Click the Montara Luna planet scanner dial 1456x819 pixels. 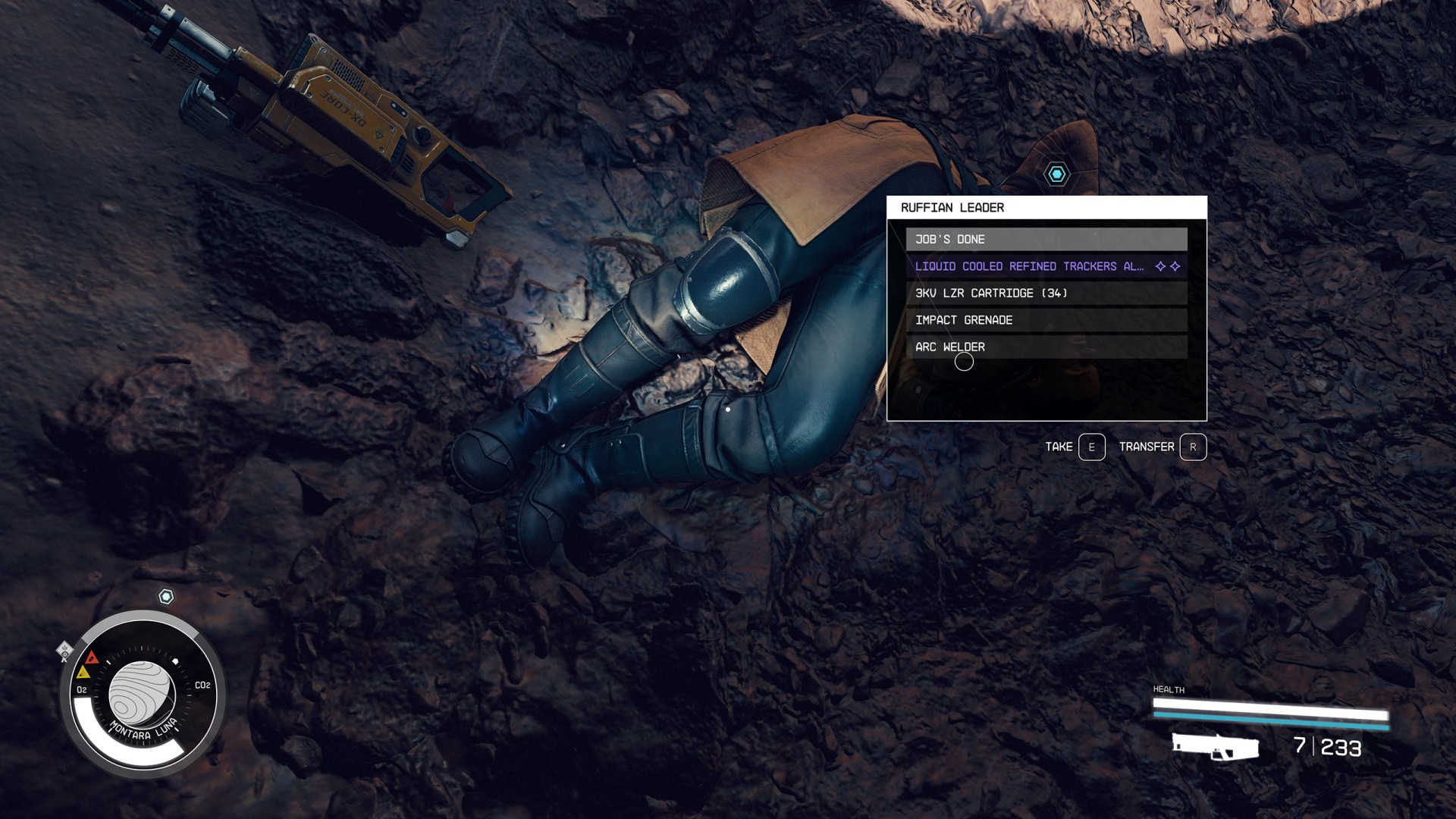point(143,694)
